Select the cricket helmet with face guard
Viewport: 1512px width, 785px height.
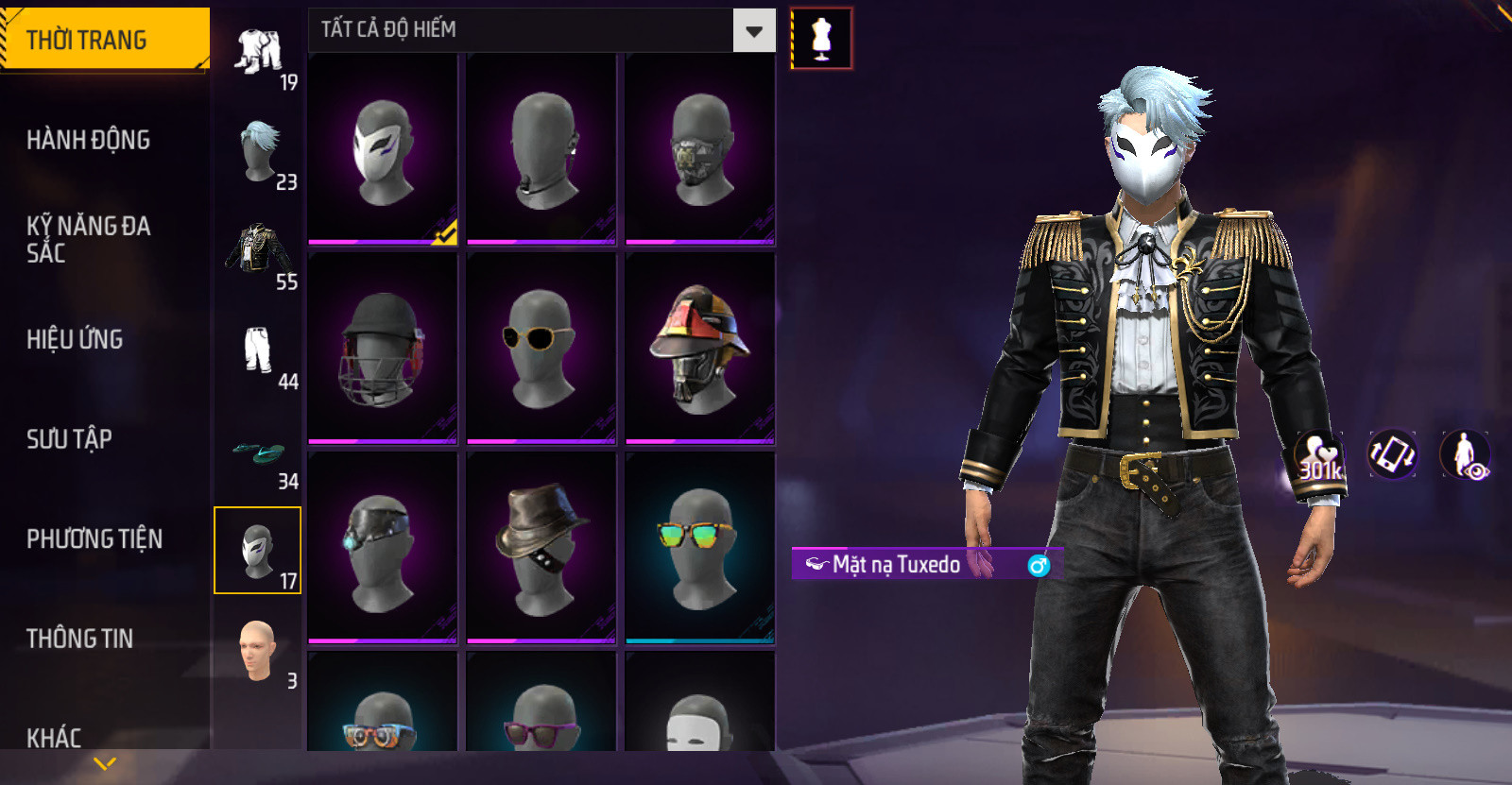(x=383, y=349)
